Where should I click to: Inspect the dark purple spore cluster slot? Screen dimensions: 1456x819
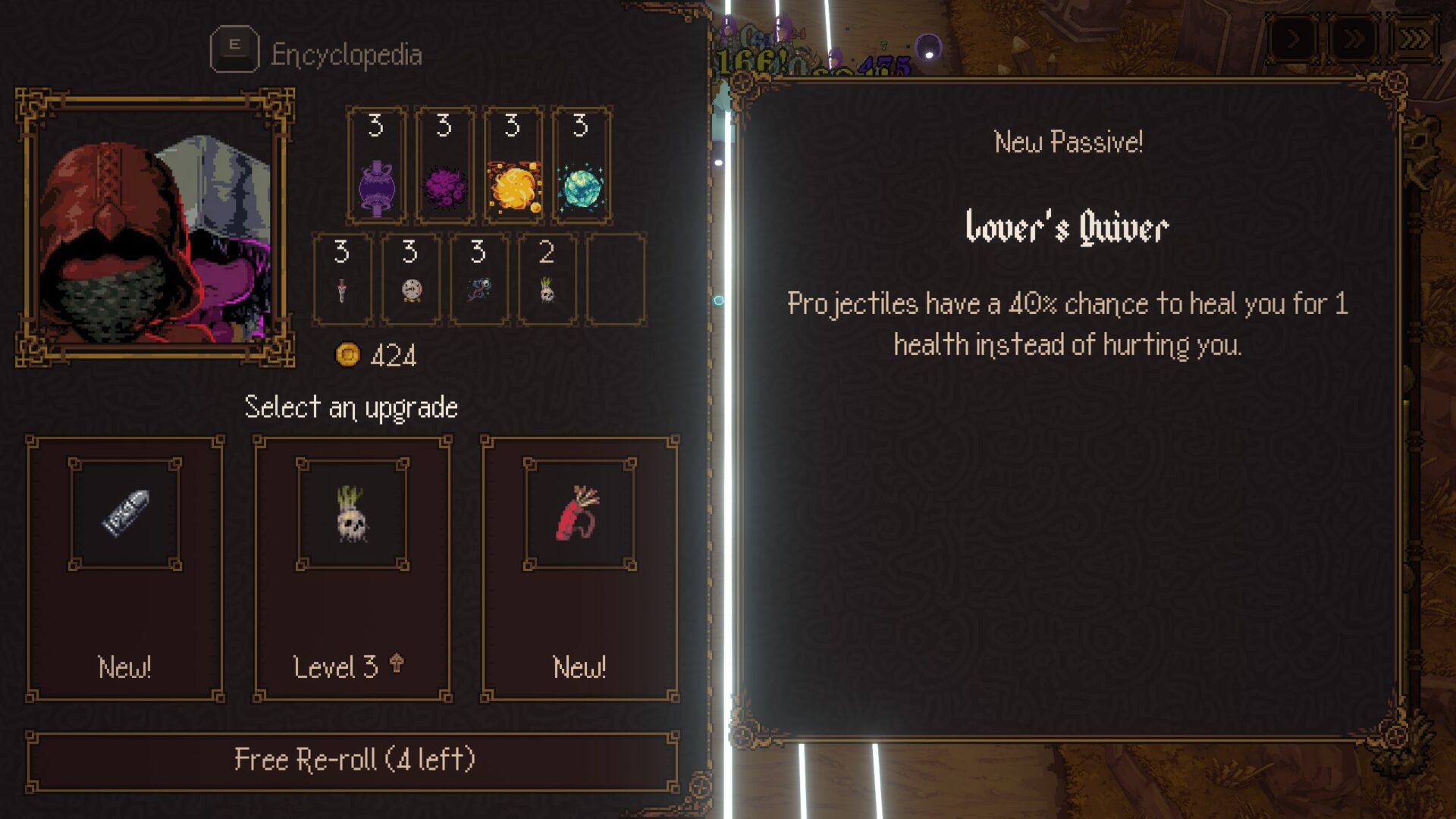(445, 165)
